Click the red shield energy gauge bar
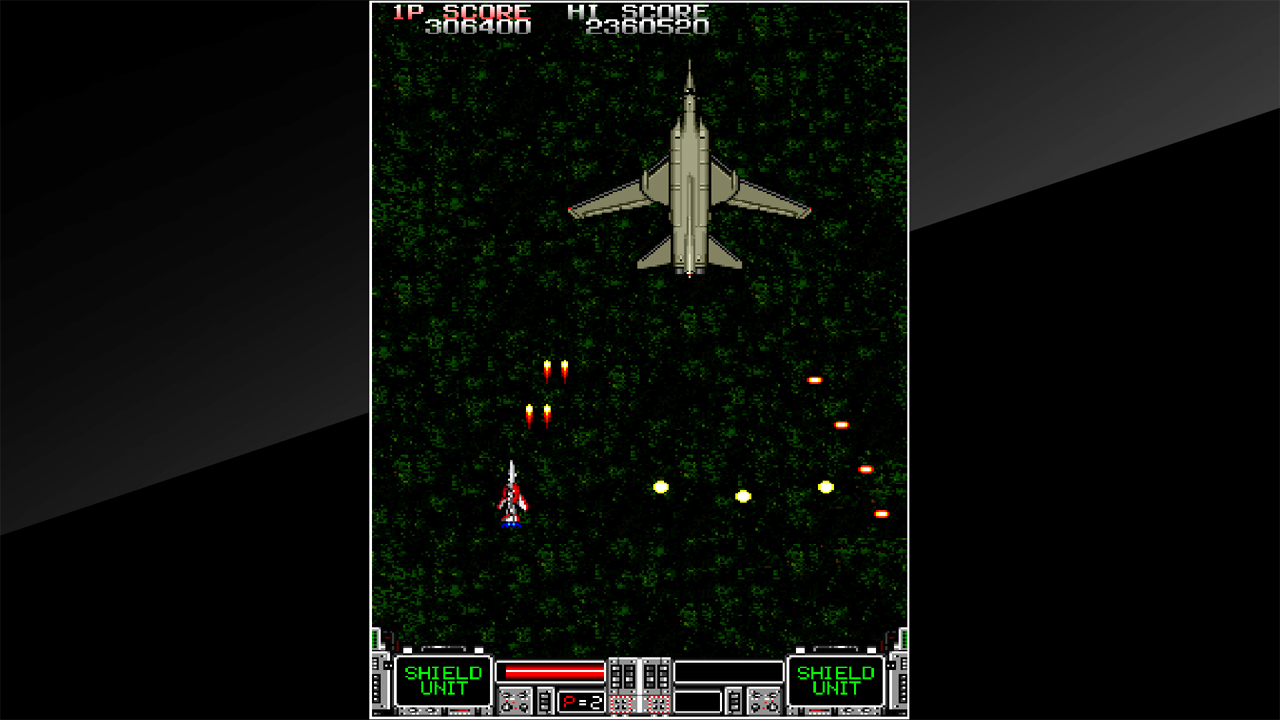This screenshot has width=1280, height=720. [x=554, y=672]
